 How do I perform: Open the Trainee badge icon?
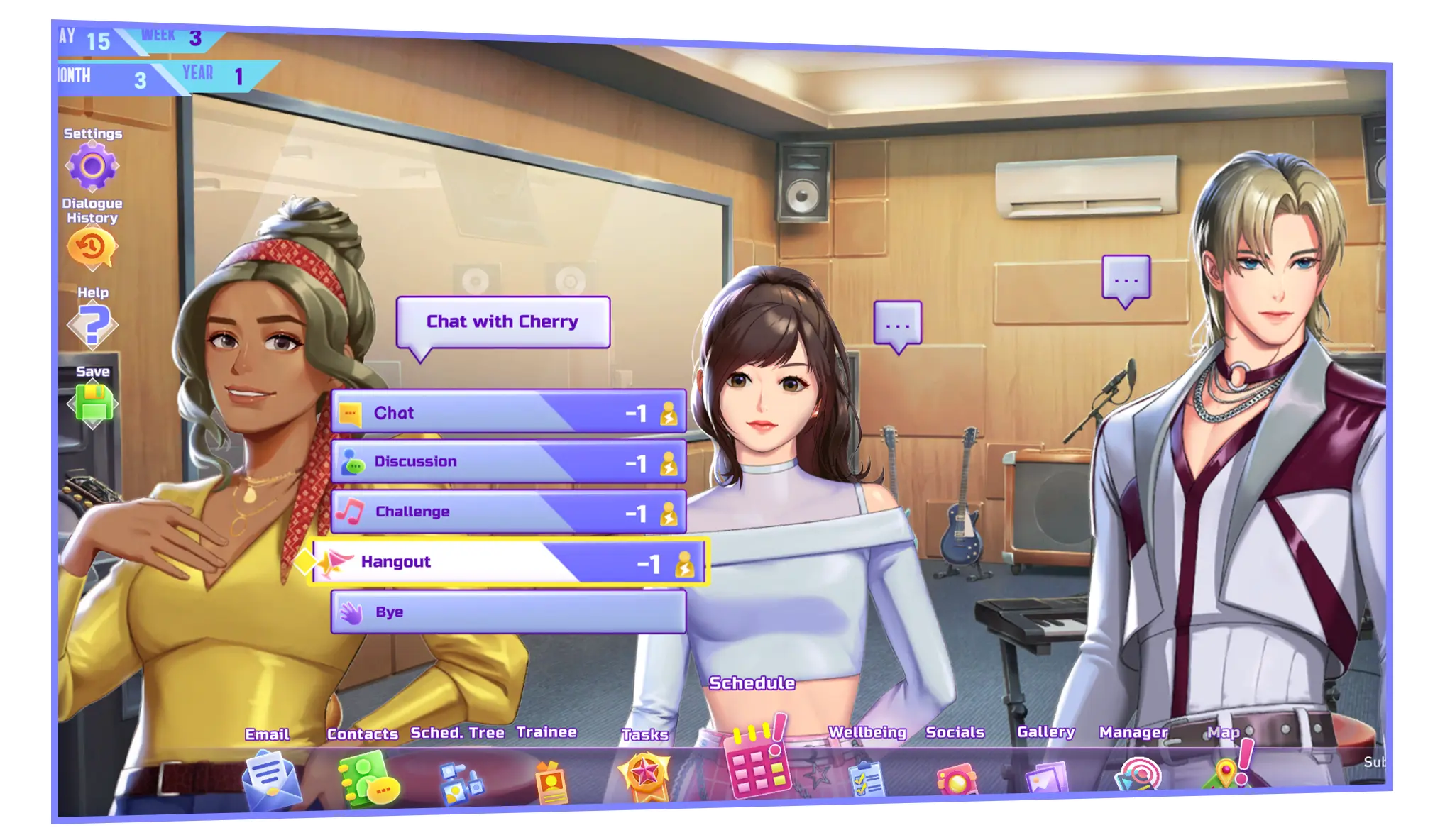tap(551, 783)
